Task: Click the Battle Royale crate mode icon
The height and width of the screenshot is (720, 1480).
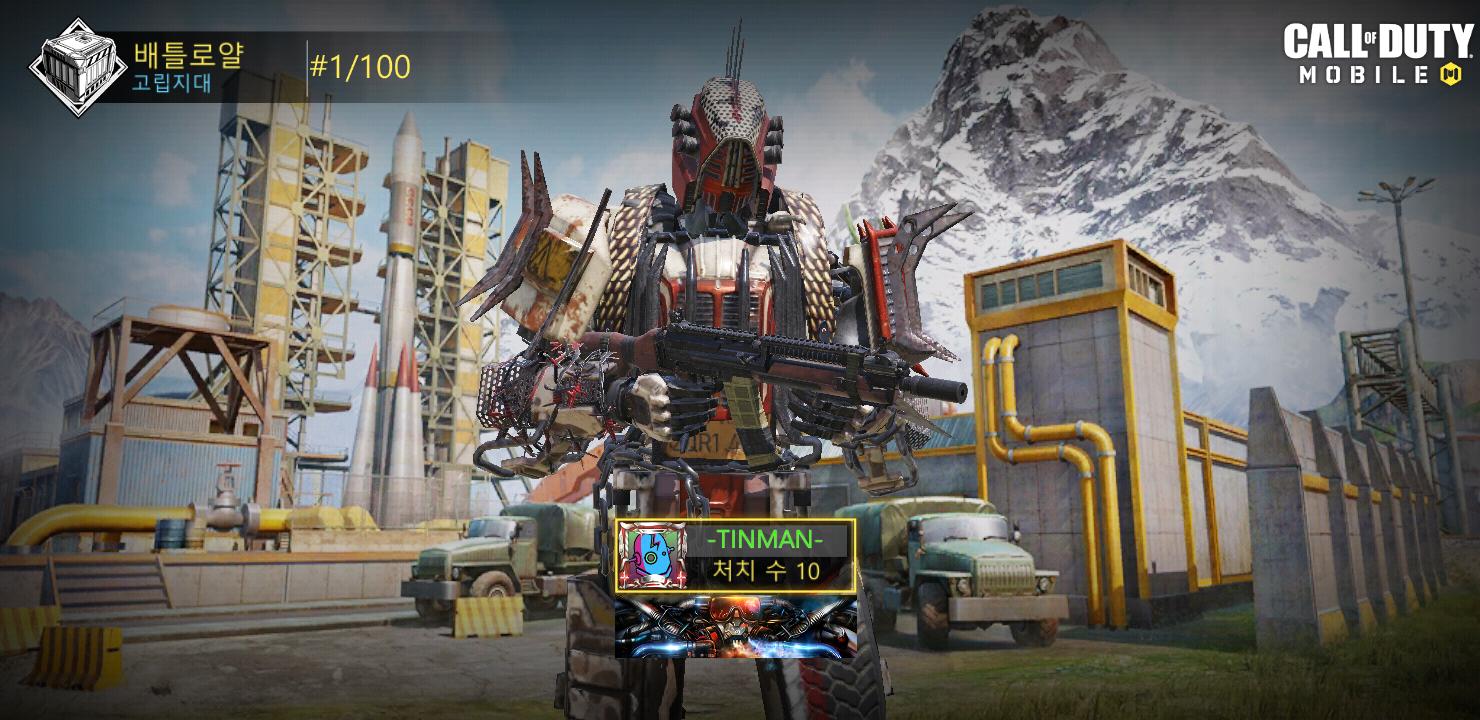Action: 78,67
